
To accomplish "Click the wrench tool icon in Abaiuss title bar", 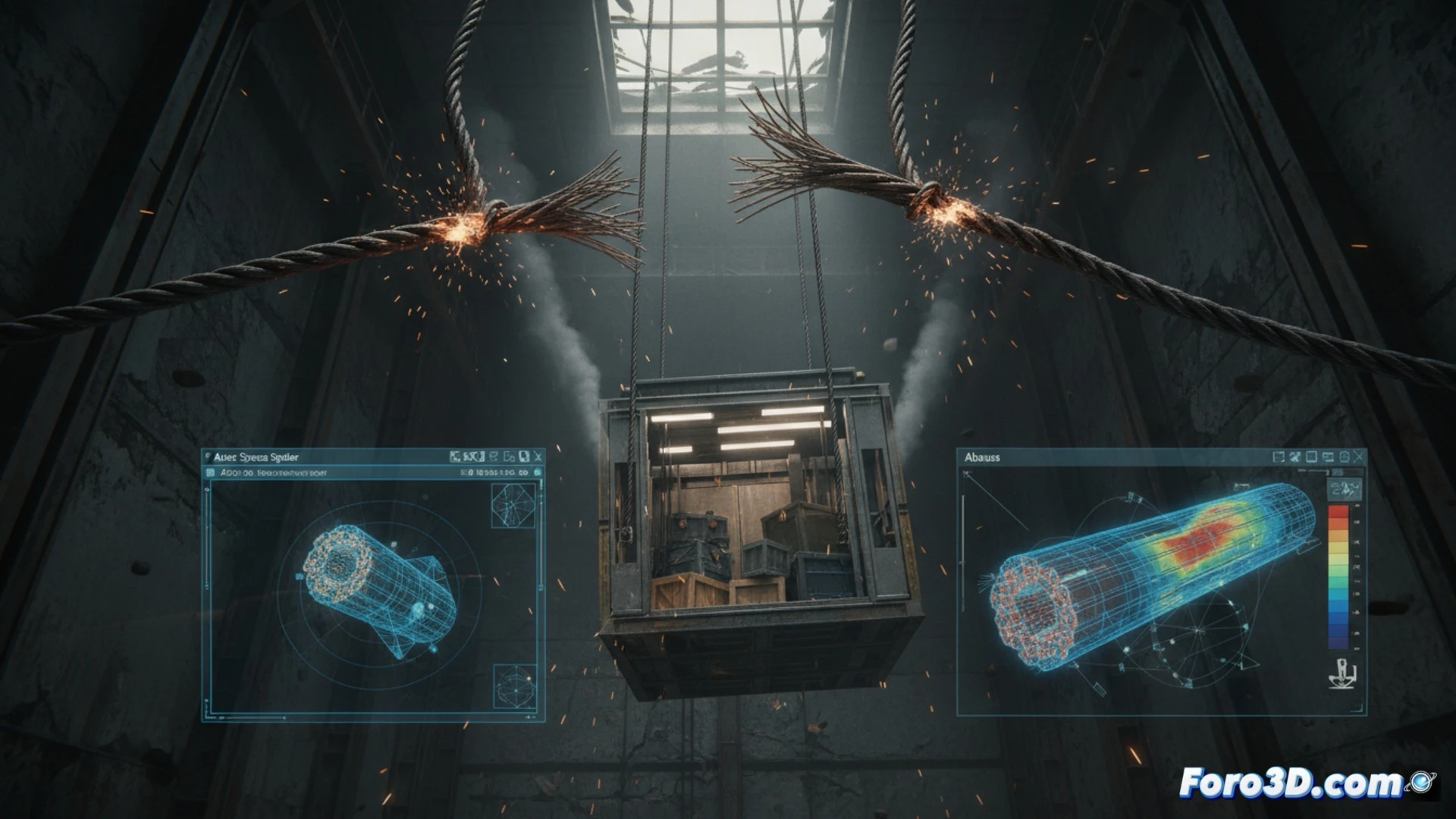I will (x=1294, y=457).
